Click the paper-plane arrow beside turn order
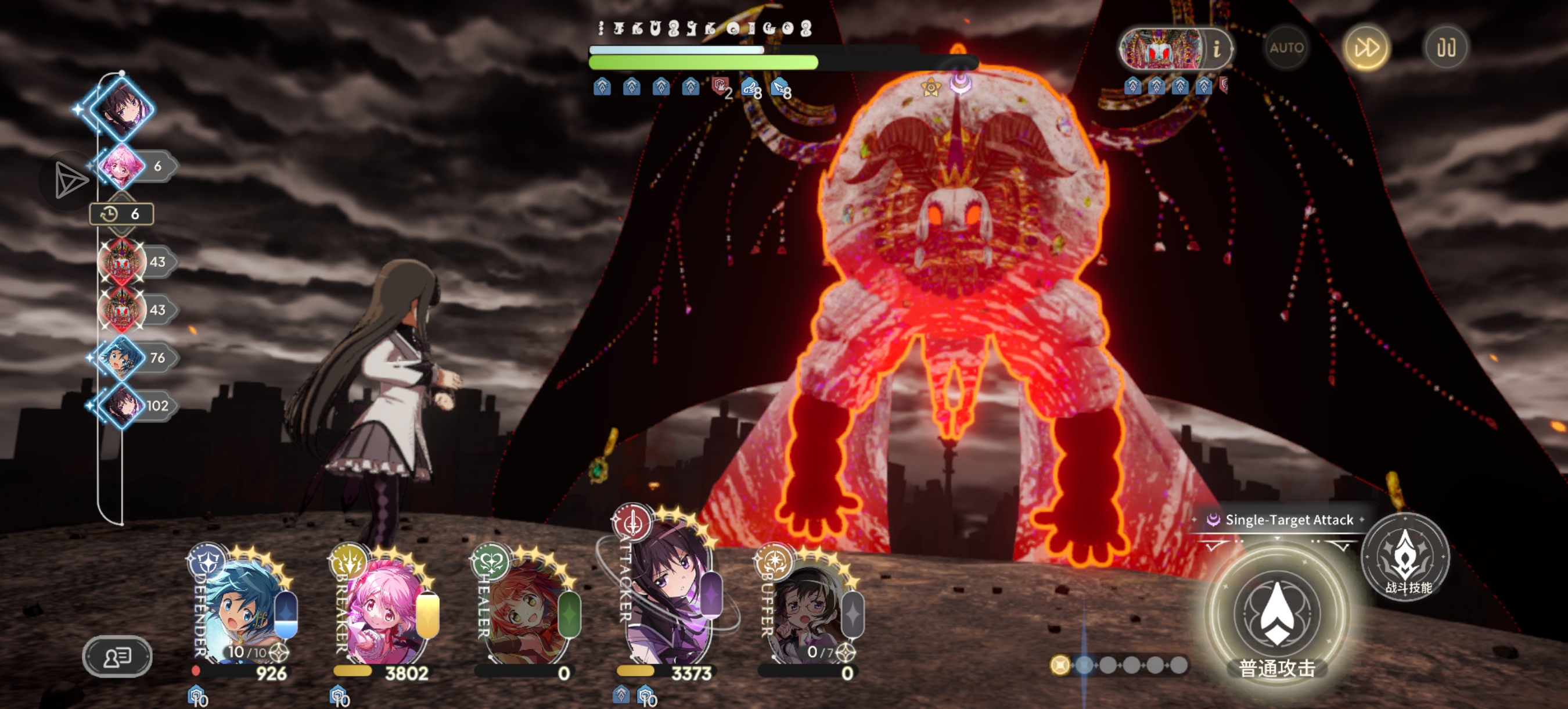Screen dimensions: 1568x709 tap(69, 180)
